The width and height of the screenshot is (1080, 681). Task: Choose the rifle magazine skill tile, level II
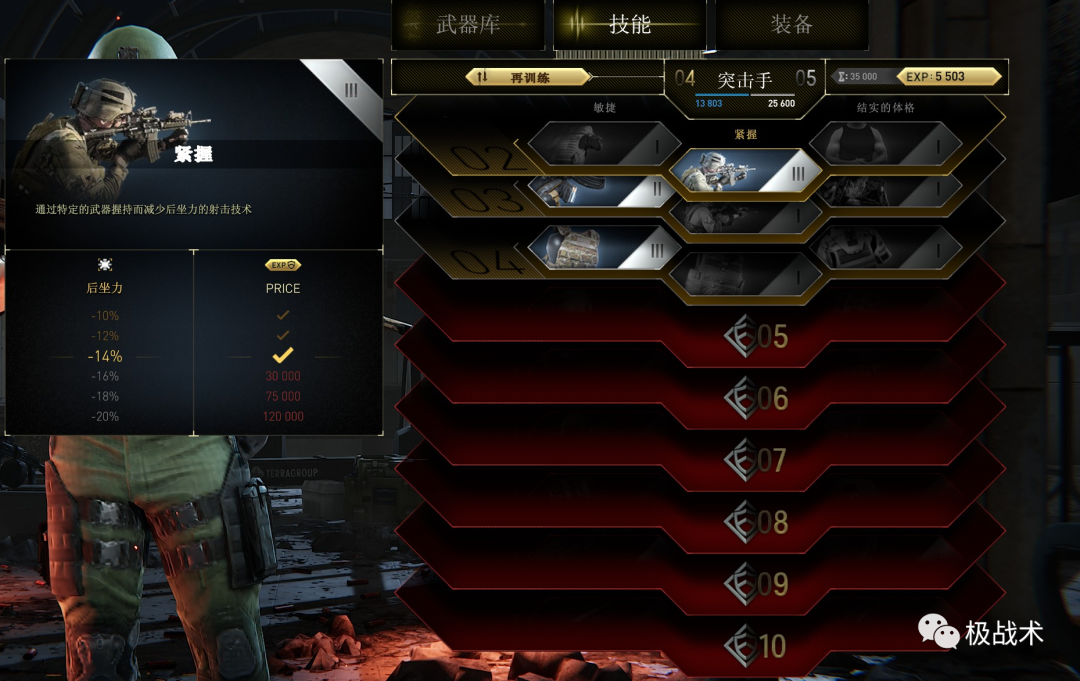(x=600, y=190)
